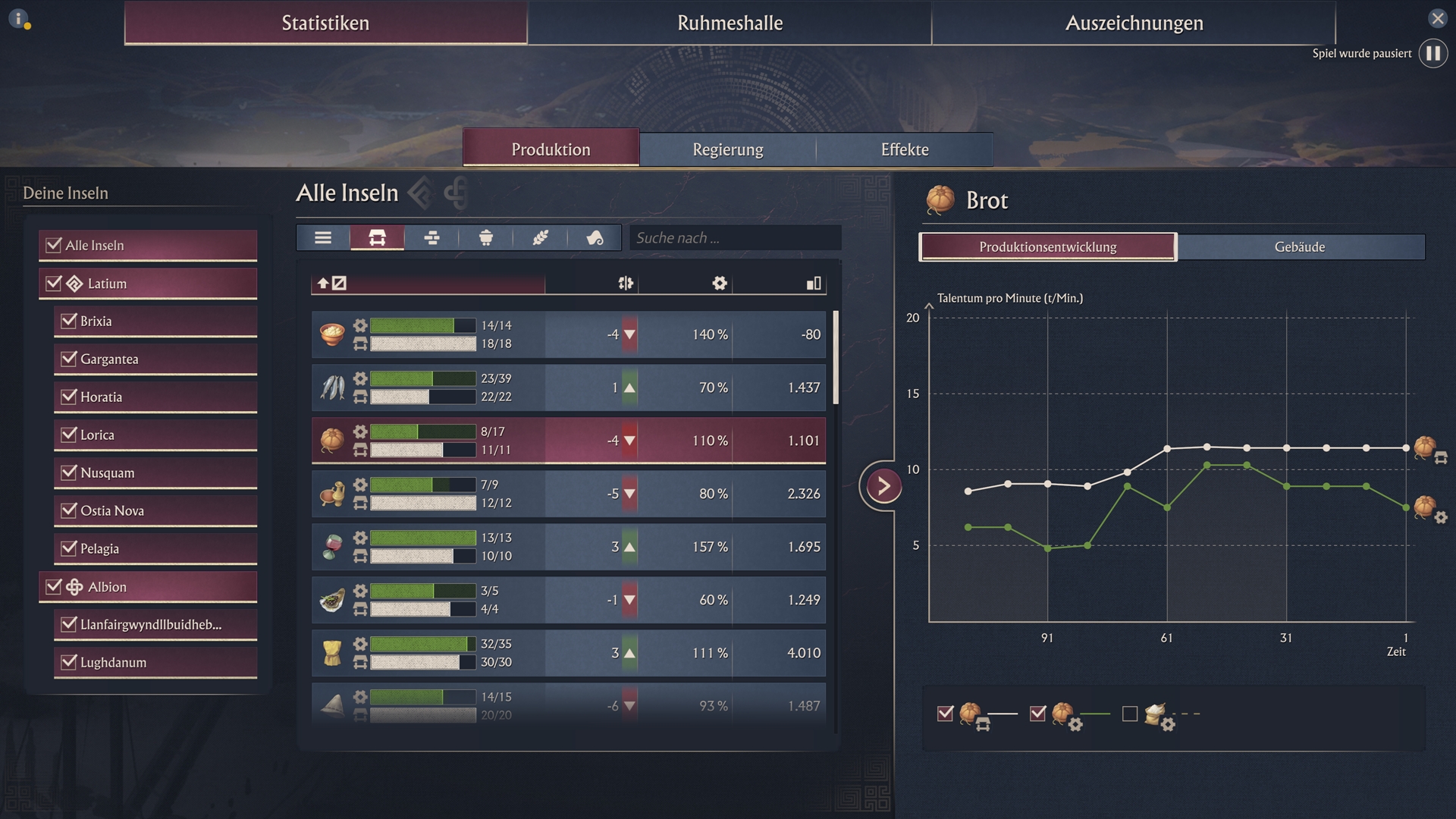Viewport: 1456px width, 819px height.
Task: Toggle the Ostia Nova island checkbox
Action: tap(69, 510)
